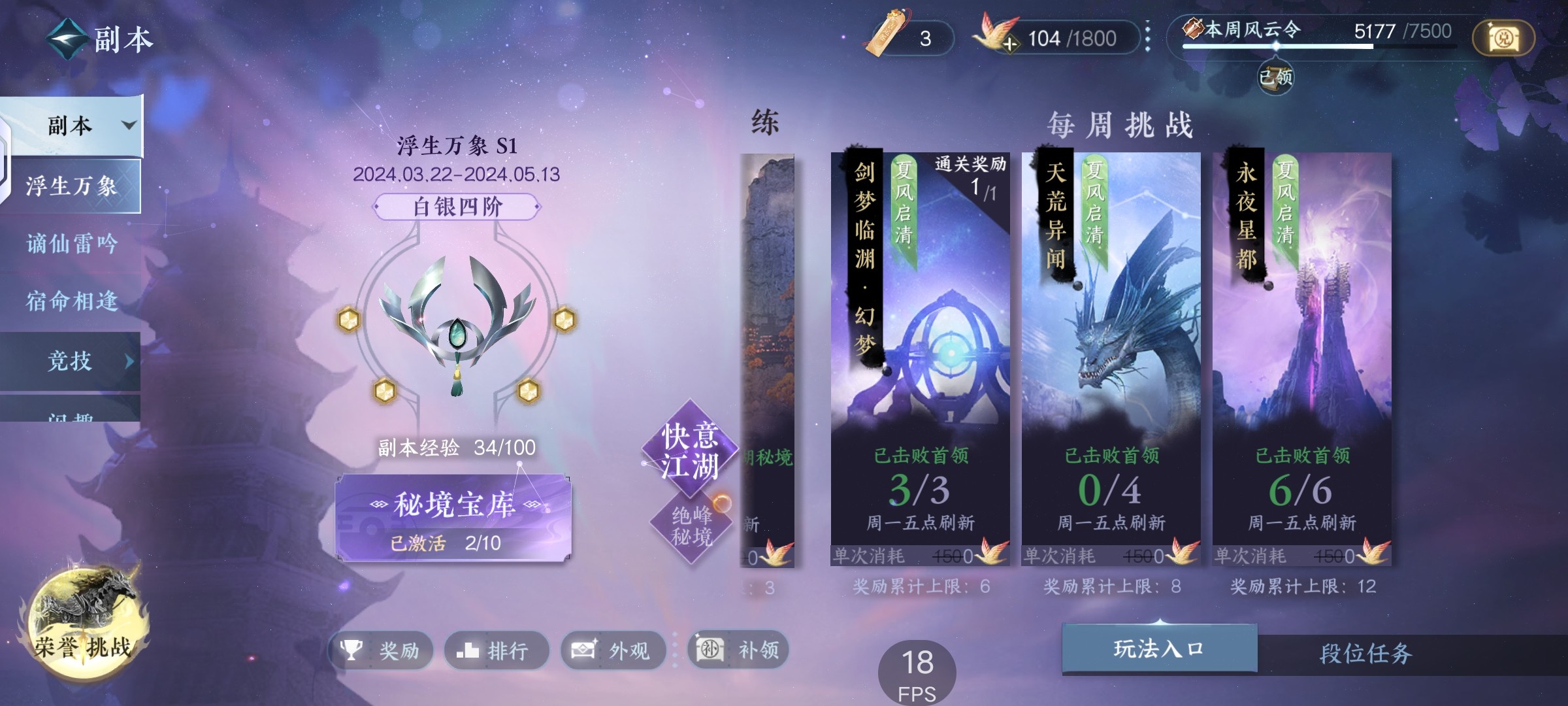This screenshot has width=1568, height=706.
Task: Select the 宿命相逢 sidebar tab
Action: (72, 301)
